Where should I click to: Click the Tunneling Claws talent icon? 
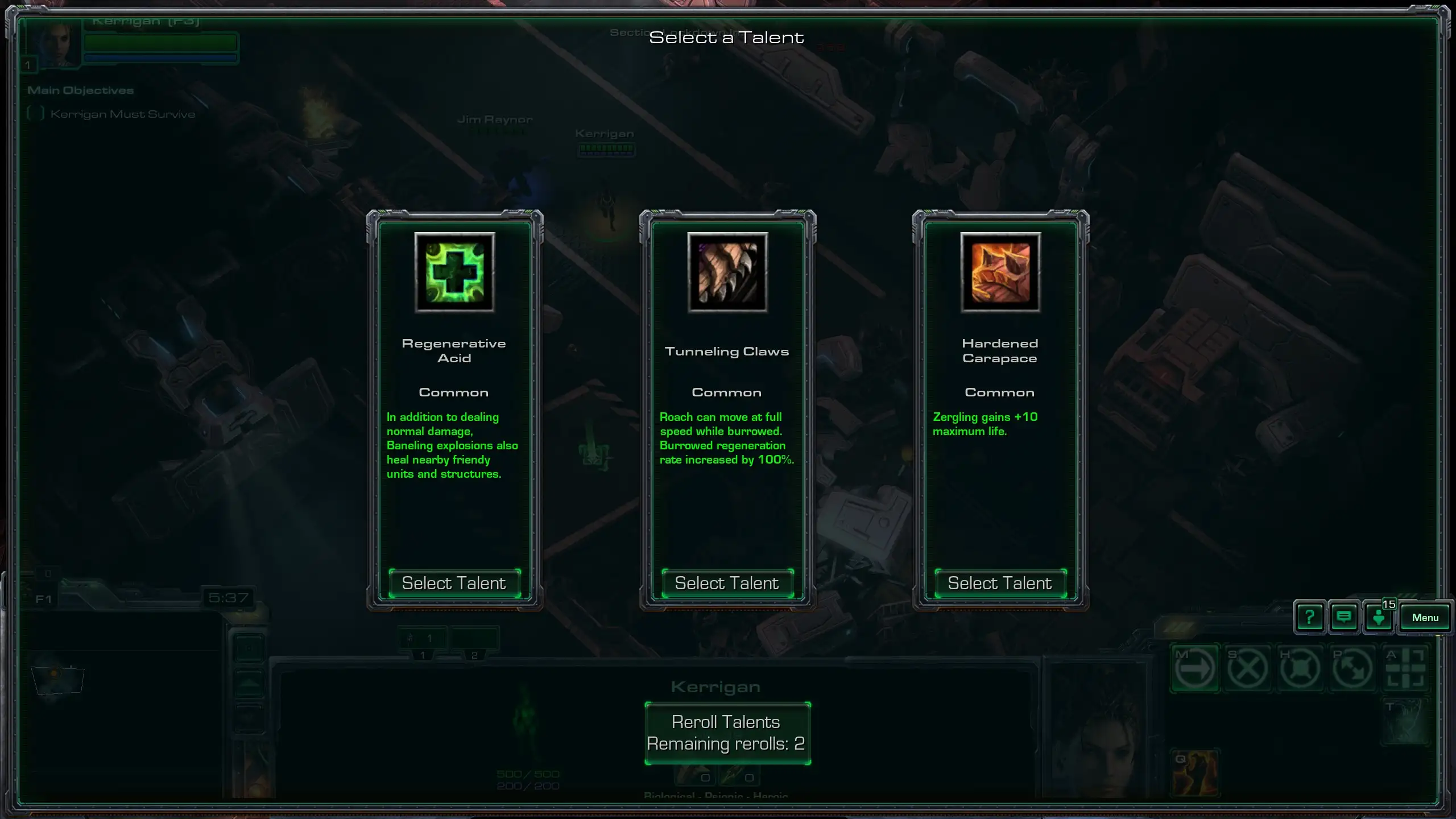tap(727, 272)
